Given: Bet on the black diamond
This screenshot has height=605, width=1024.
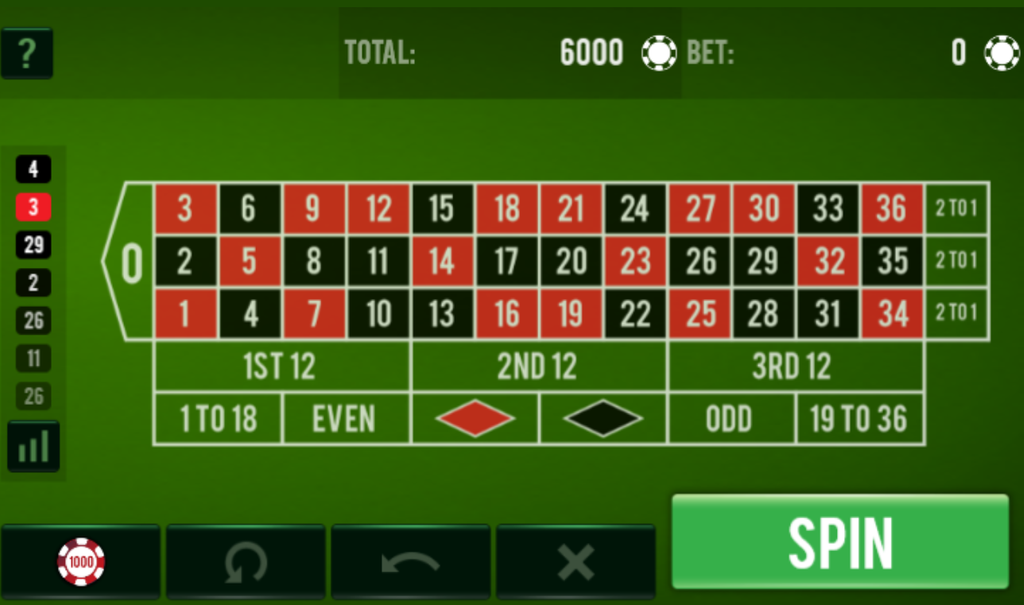Looking at the screenshot, I should (602, 419).
